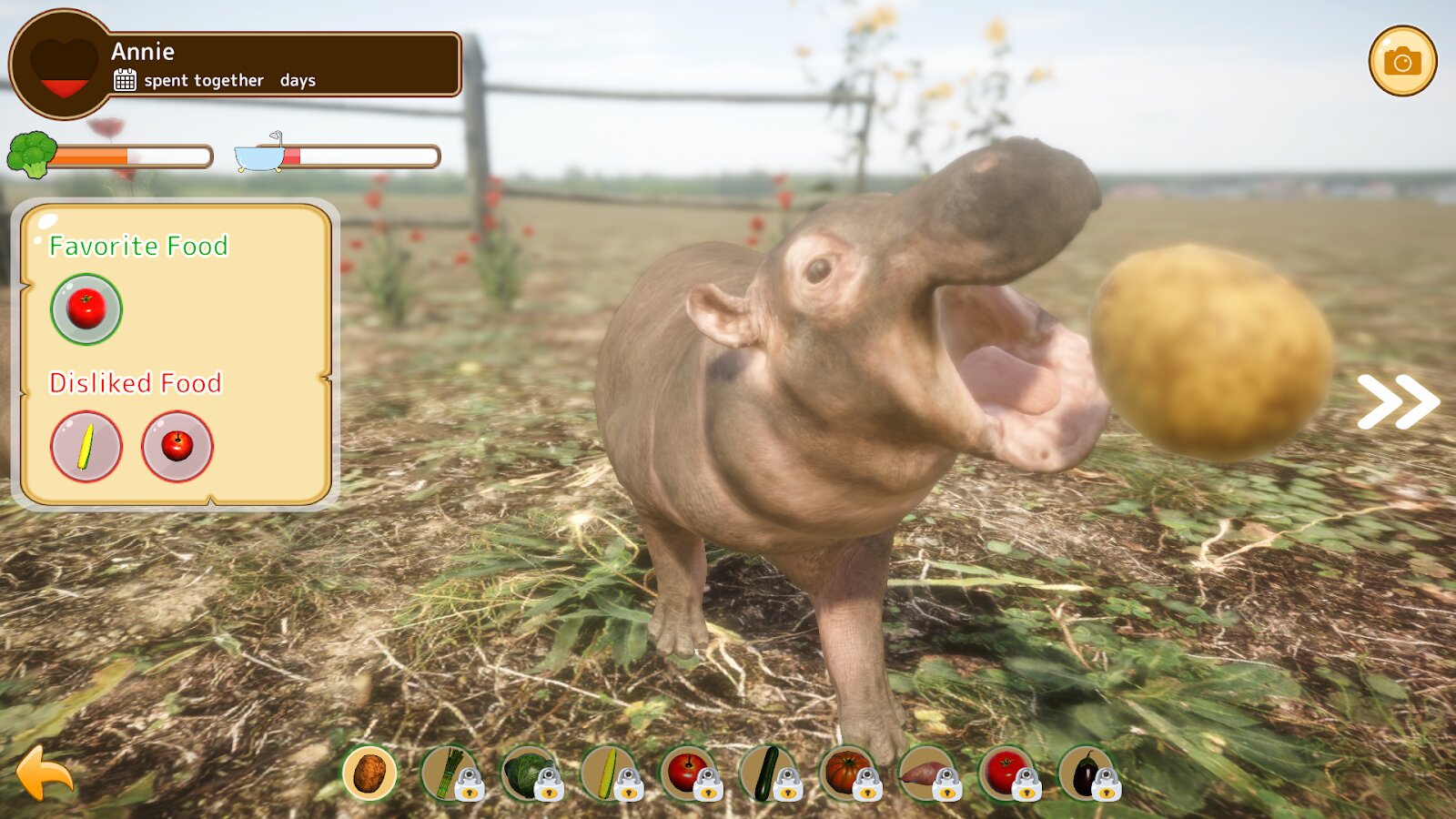The height and width of the screenshot is (819, 1456).
Task: Click the tomato icon under Favorite Food
Action: (86, 309)
